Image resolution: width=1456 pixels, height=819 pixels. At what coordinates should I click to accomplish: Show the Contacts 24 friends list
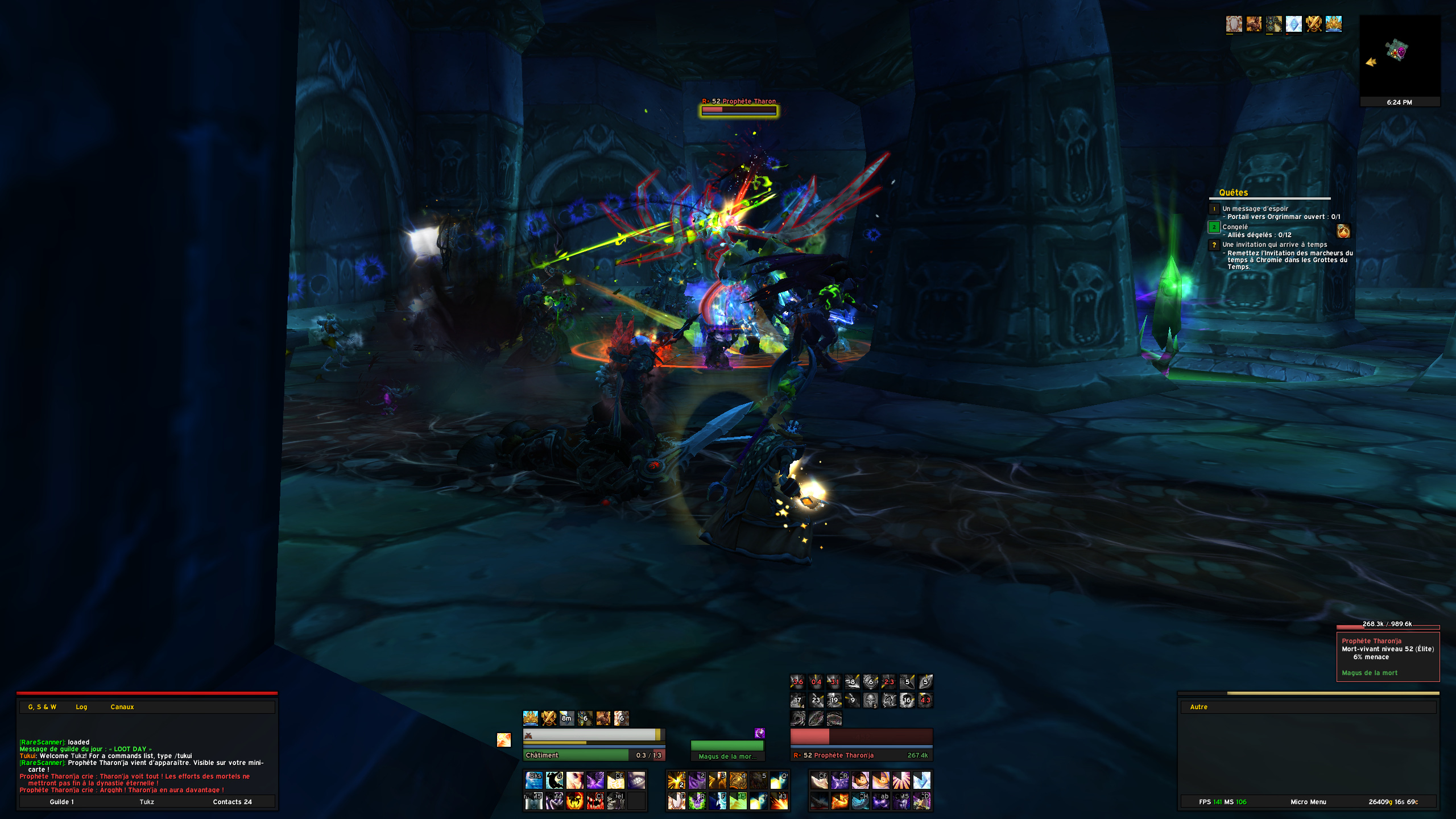point(232,802)
